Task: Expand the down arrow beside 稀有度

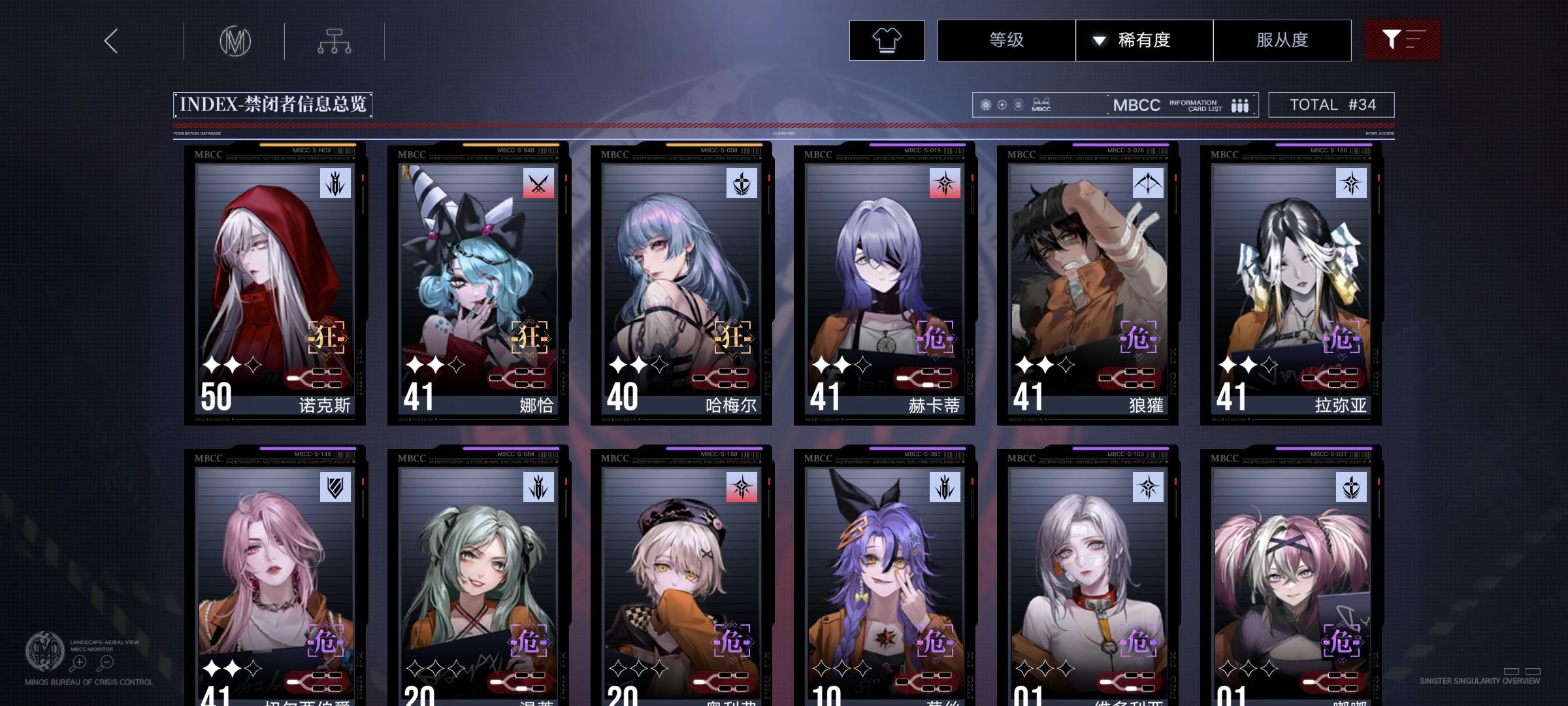Action: (1100, 40)
